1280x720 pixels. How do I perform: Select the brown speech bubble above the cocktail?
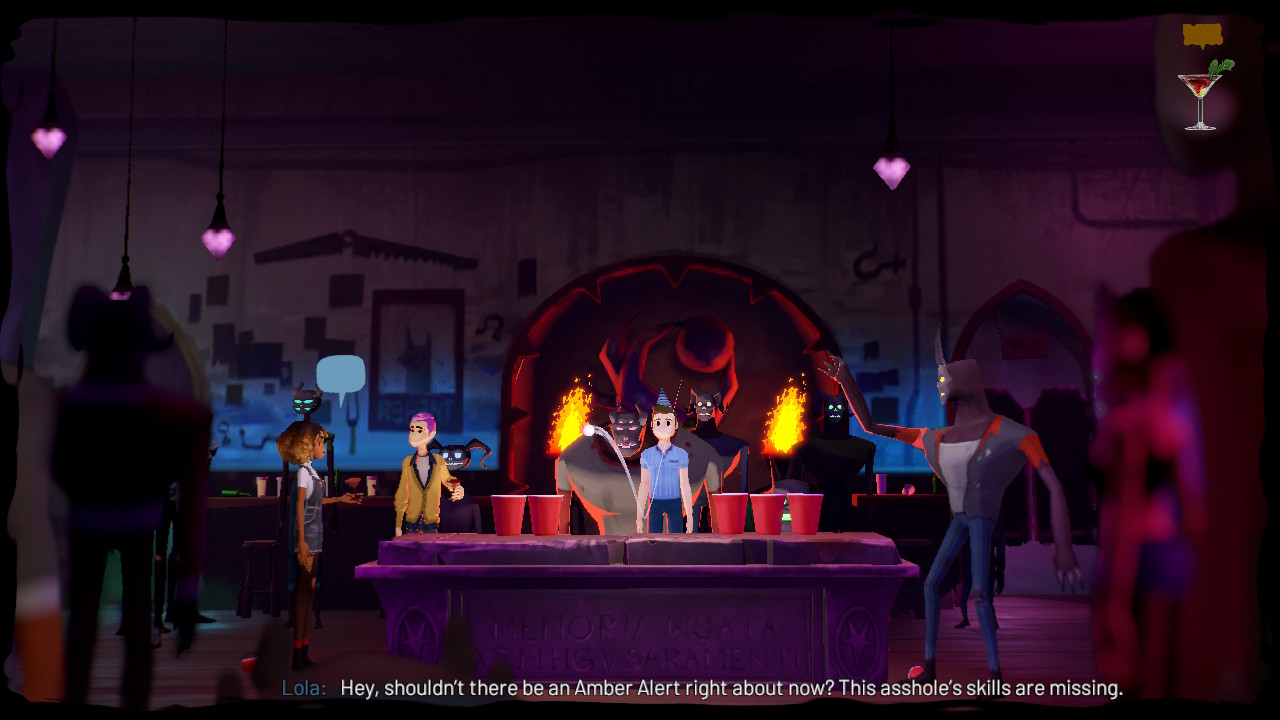click(1202, 36)
